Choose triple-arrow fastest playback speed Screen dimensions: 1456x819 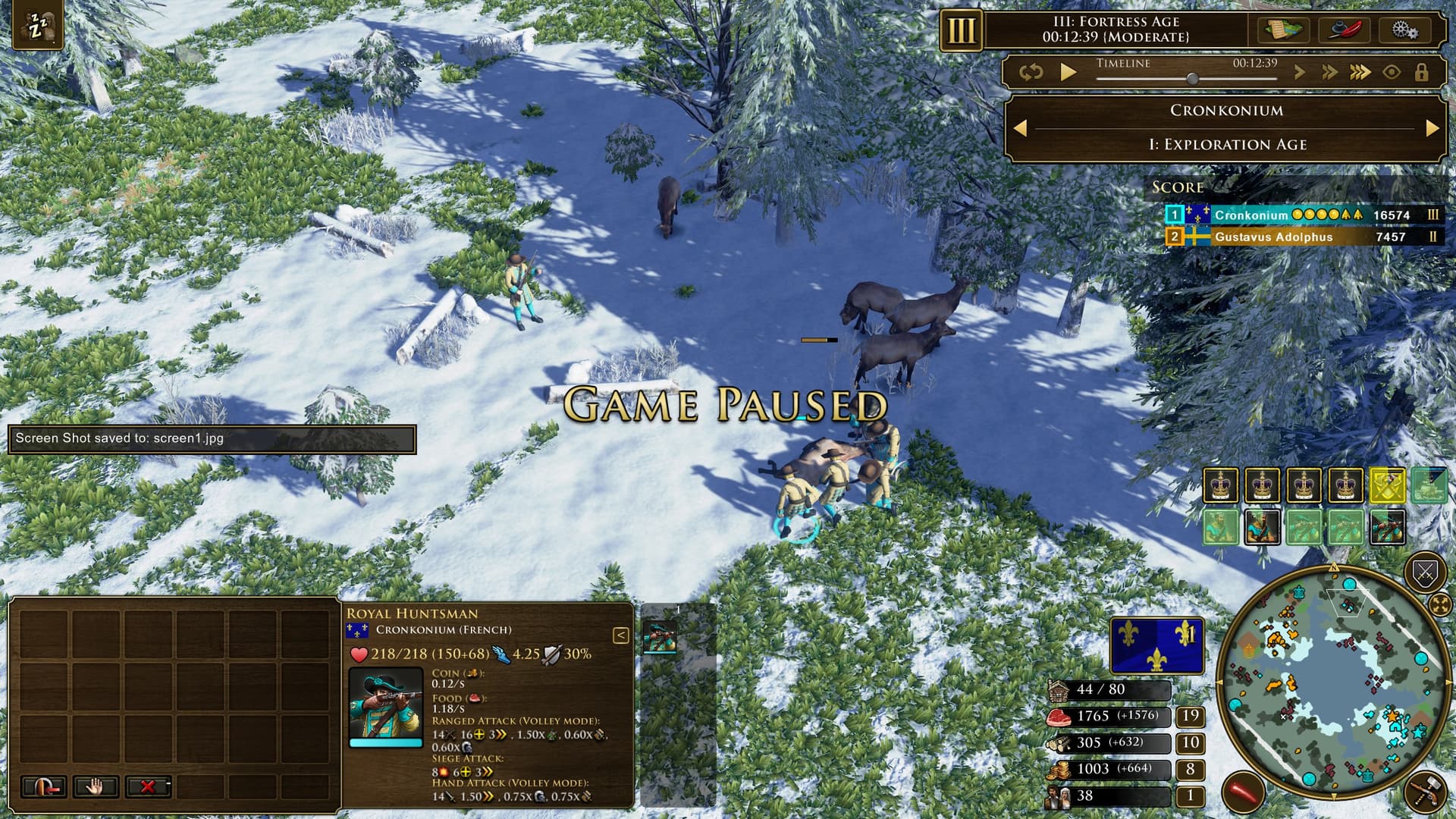pyautogui.click(x=1360, y=72)
